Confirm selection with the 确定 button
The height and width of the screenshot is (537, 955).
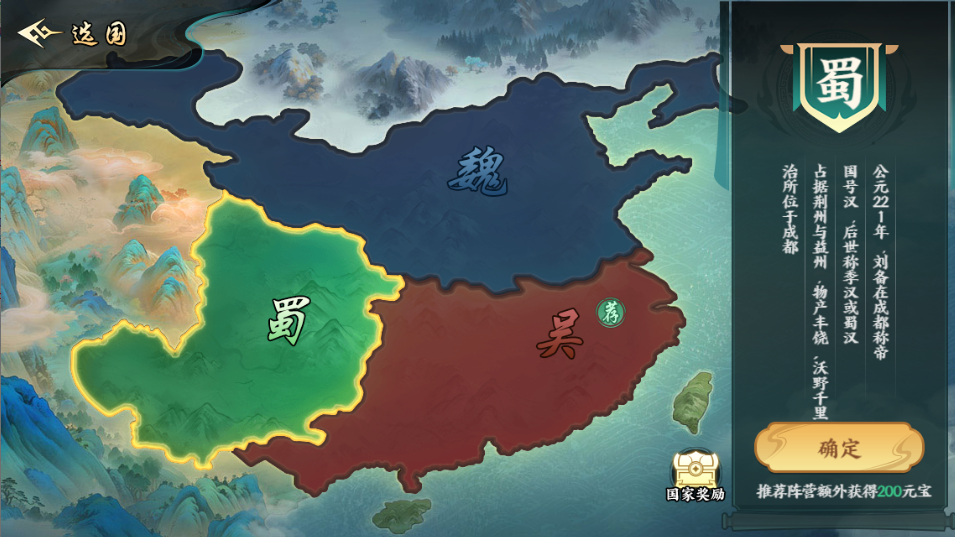(x=838, y=447)
